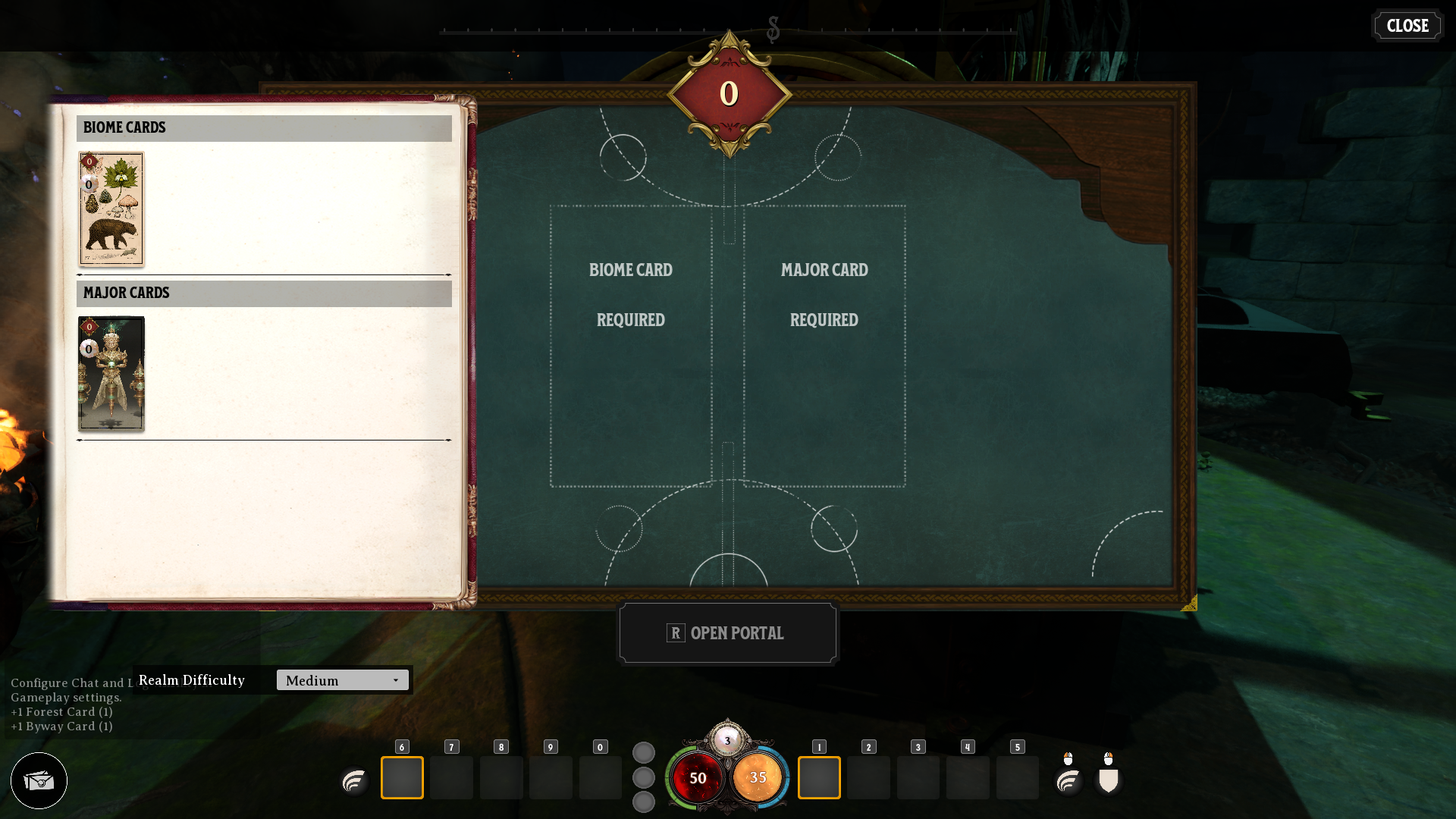Screen dimensions: 1456x819
Task: Select the highlighted hotbar slot 6
Action: coord(402,777)
